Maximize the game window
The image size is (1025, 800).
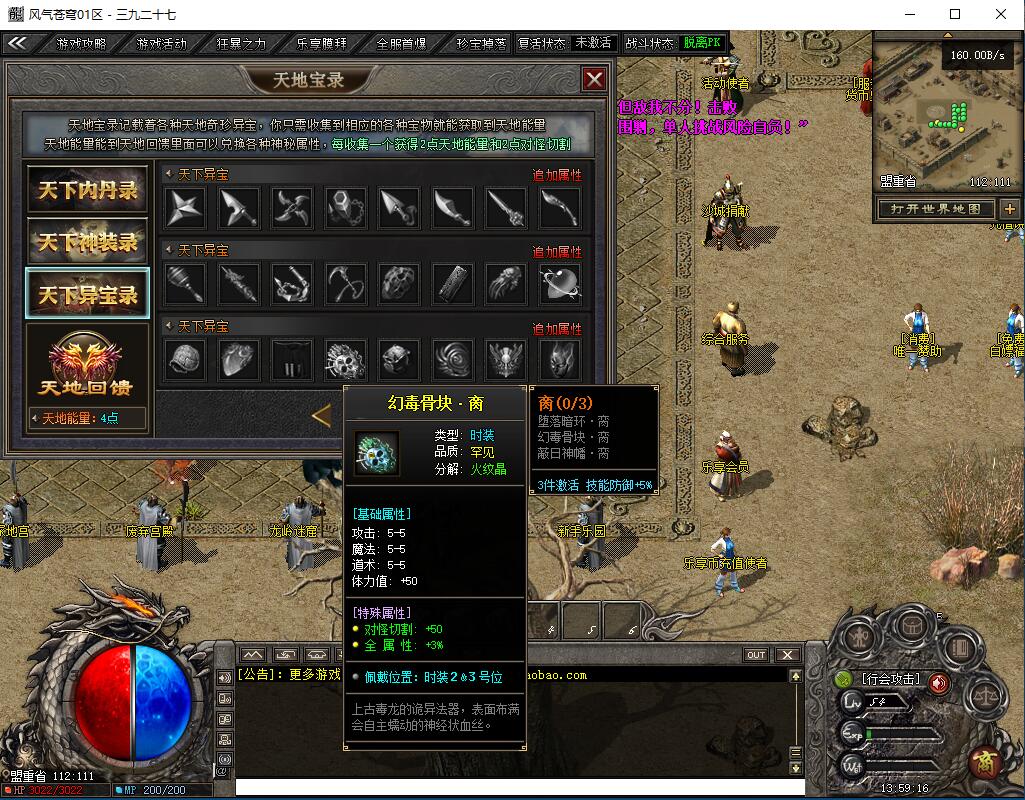955,14
